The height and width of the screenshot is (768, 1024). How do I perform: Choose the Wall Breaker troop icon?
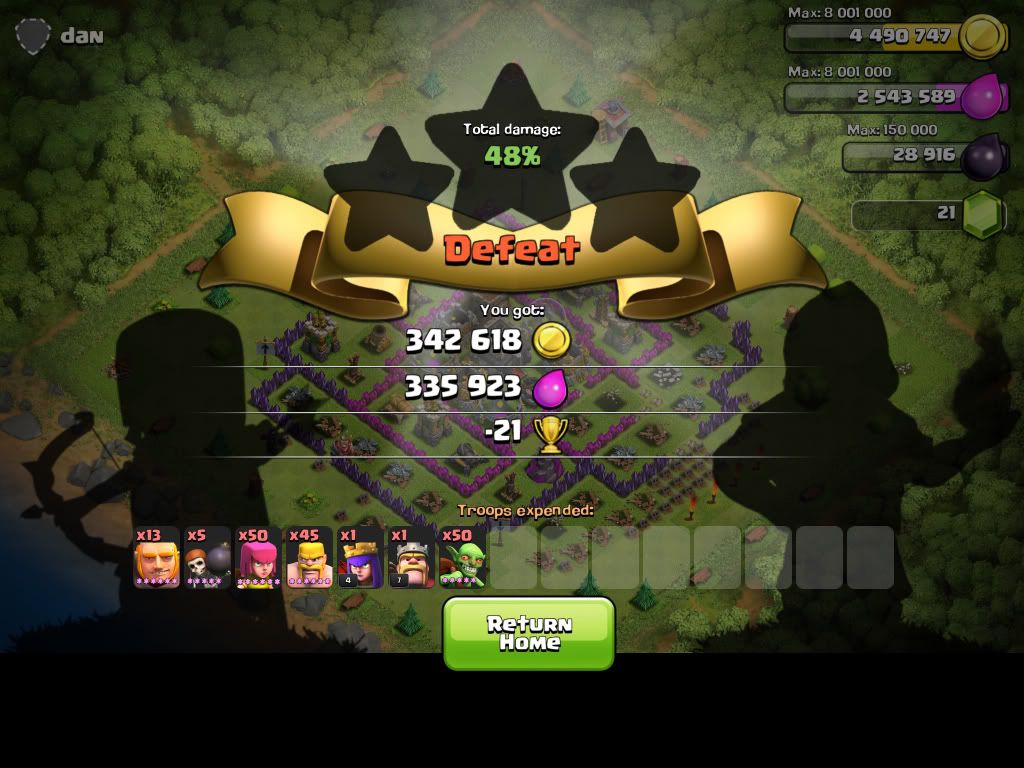(x=208, y=558)
